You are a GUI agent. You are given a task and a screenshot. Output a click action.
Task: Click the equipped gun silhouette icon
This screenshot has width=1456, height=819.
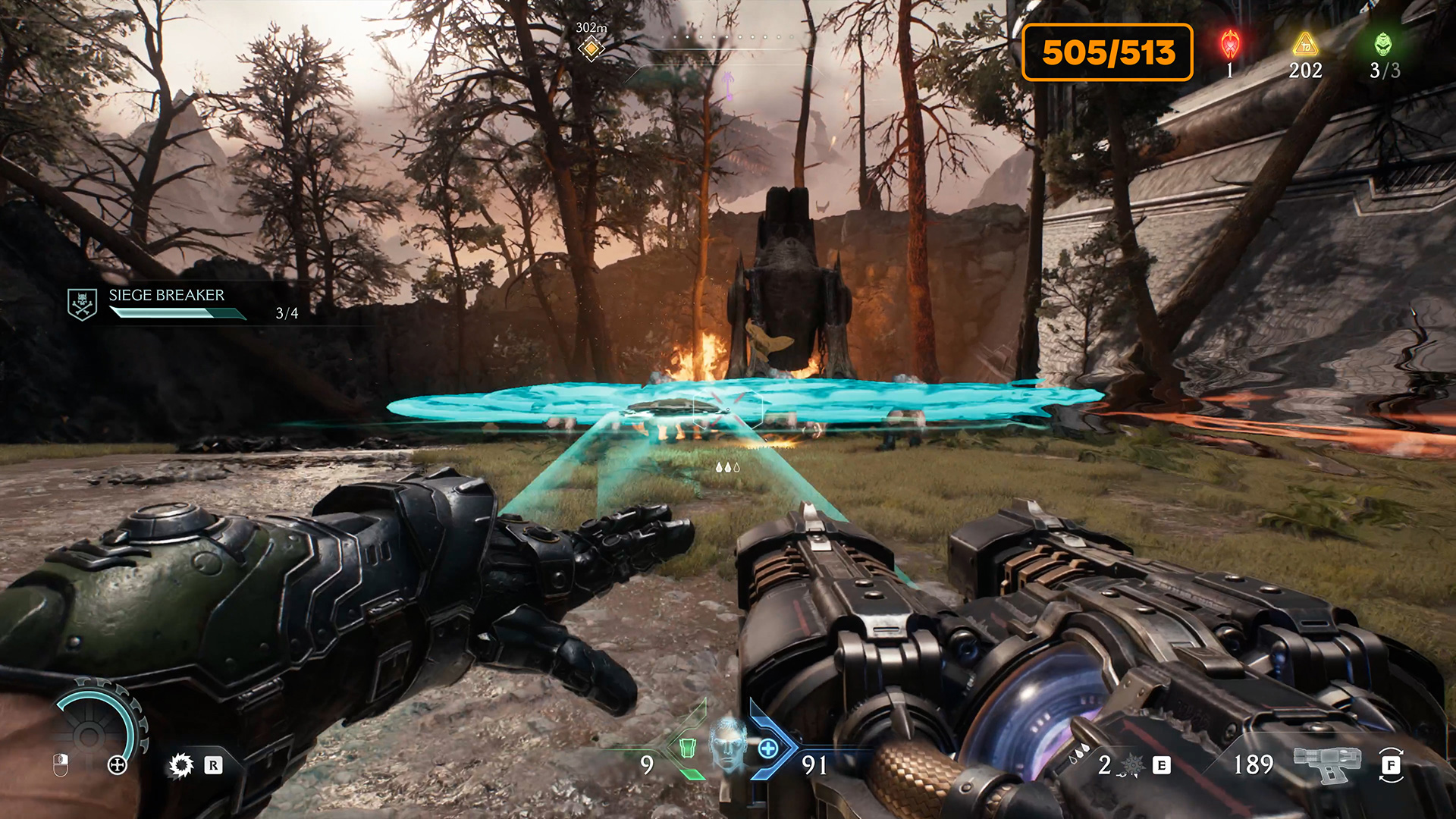(1326, 762)
